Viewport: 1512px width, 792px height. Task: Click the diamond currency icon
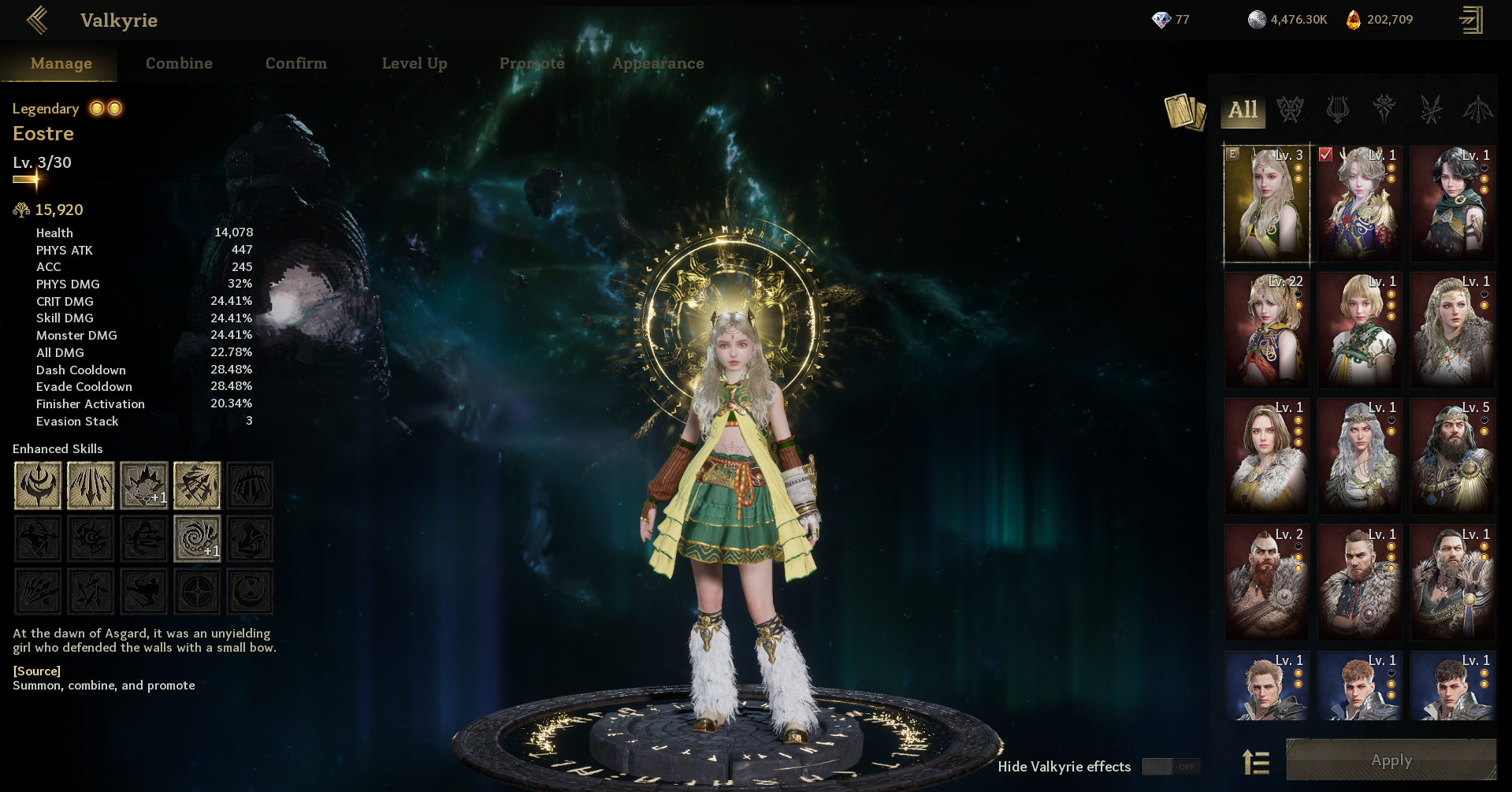1161,20
